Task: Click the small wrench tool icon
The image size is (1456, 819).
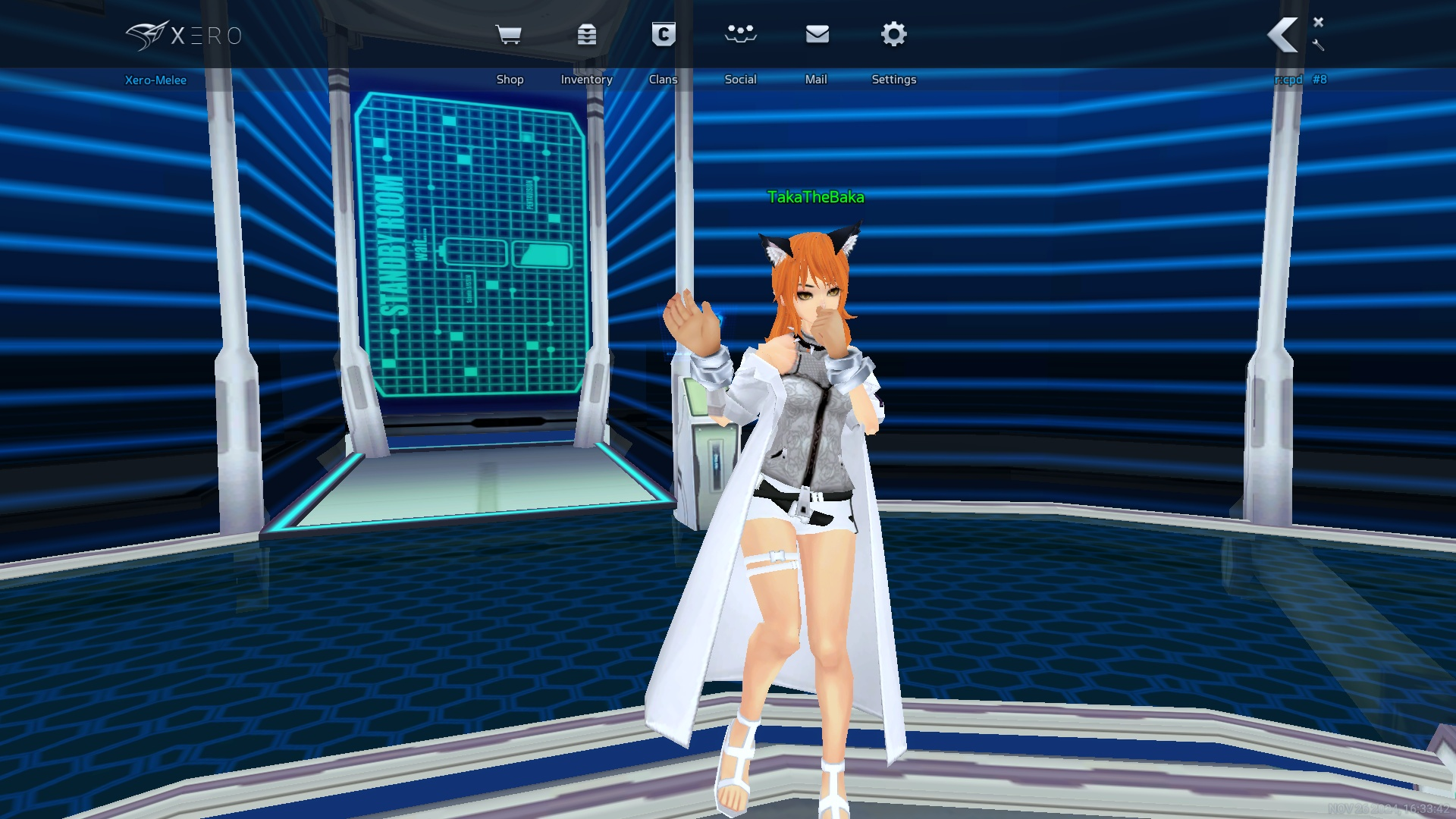Action: coord(1318,45)
